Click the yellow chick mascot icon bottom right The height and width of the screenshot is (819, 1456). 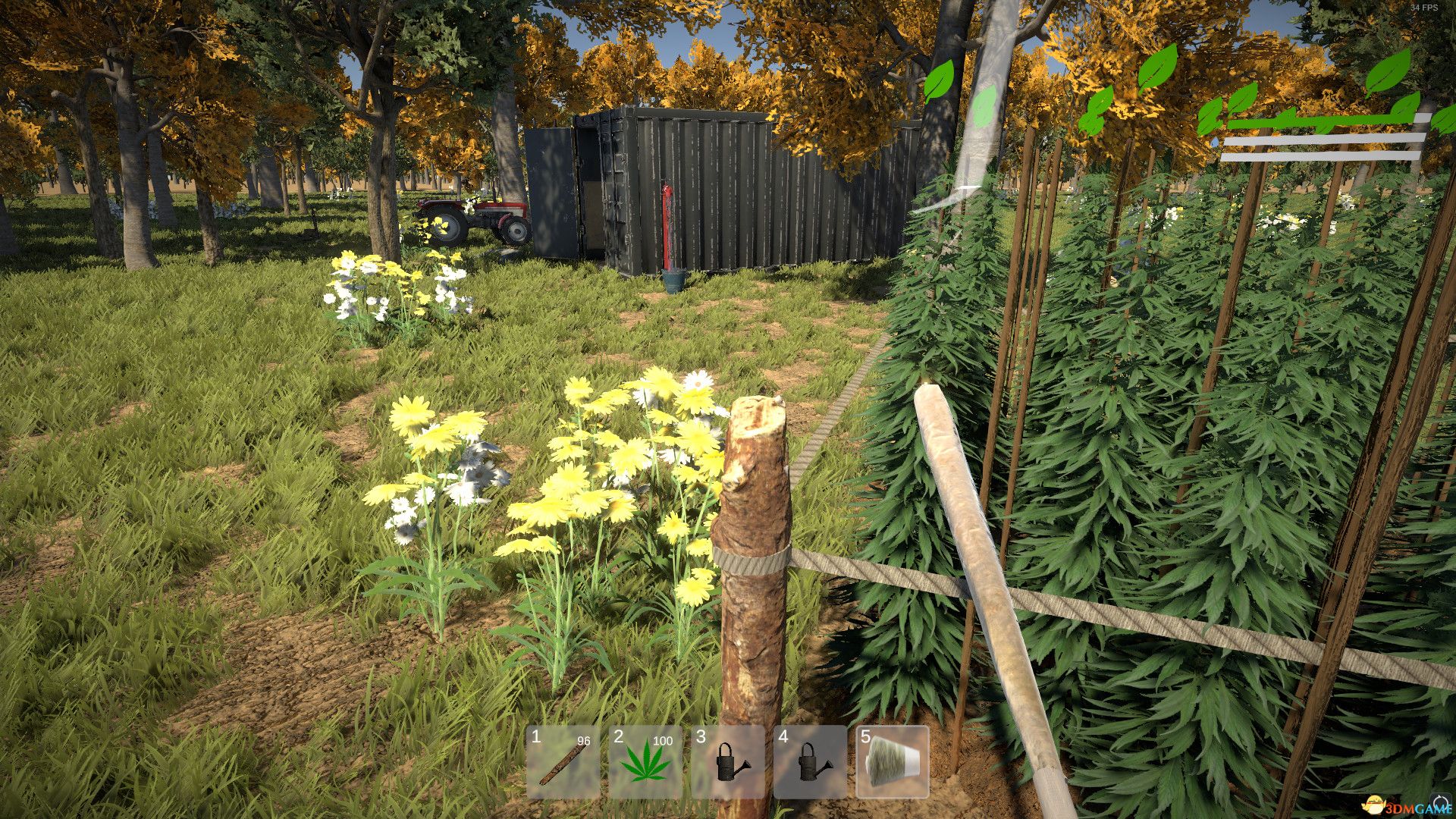tap(1374, 805)
